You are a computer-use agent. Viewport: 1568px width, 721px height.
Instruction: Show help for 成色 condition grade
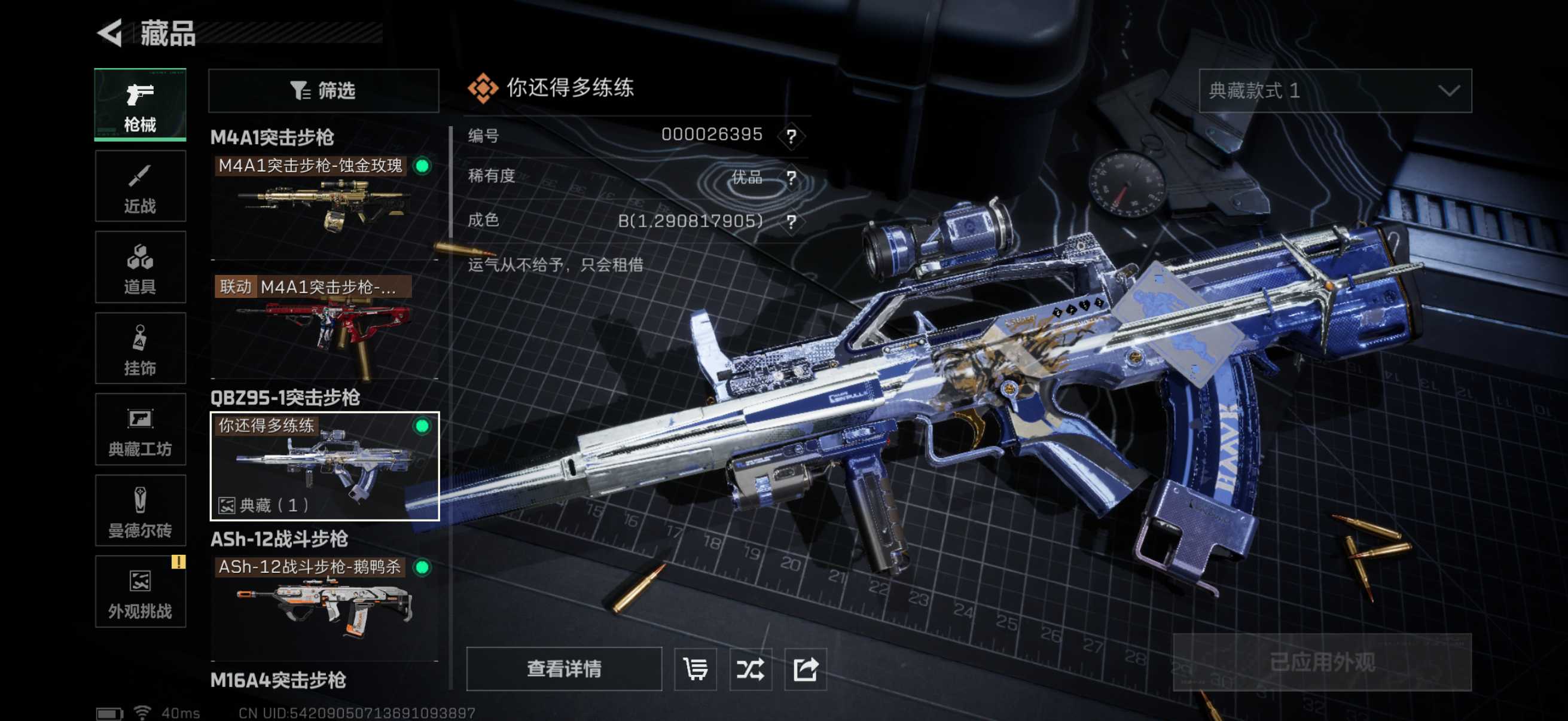(x=791, y=221)
